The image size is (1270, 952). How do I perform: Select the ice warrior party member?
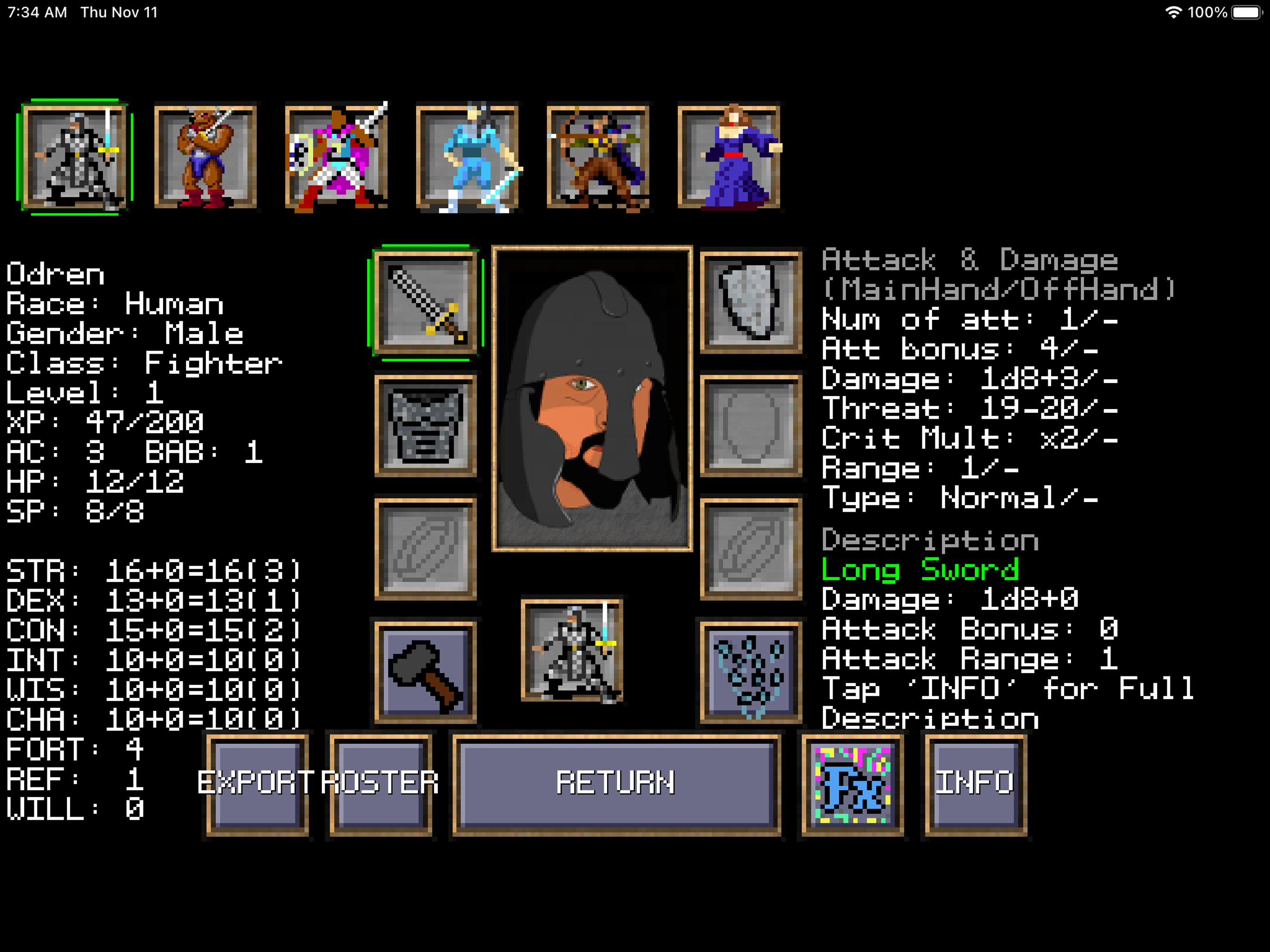(x=468, y=155)
